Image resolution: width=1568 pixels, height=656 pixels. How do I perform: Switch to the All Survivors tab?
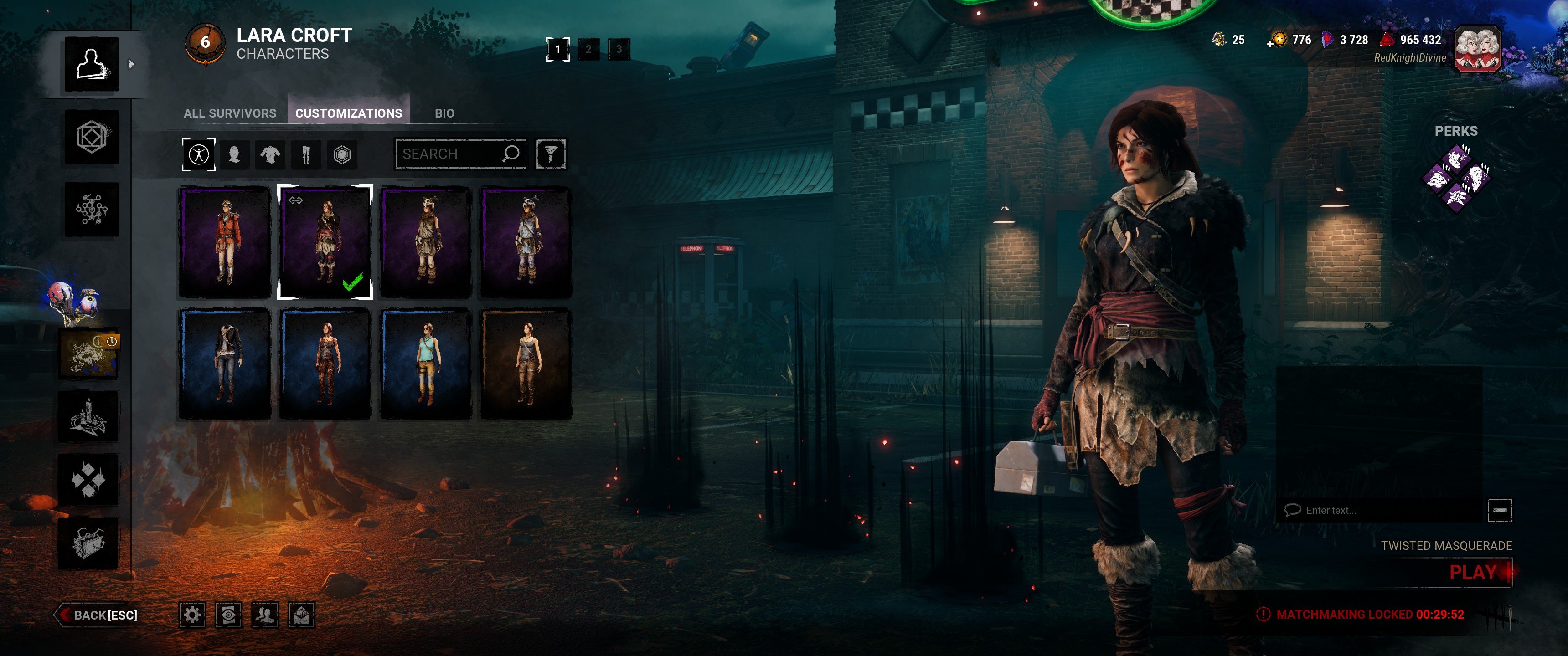pos(229,113)
